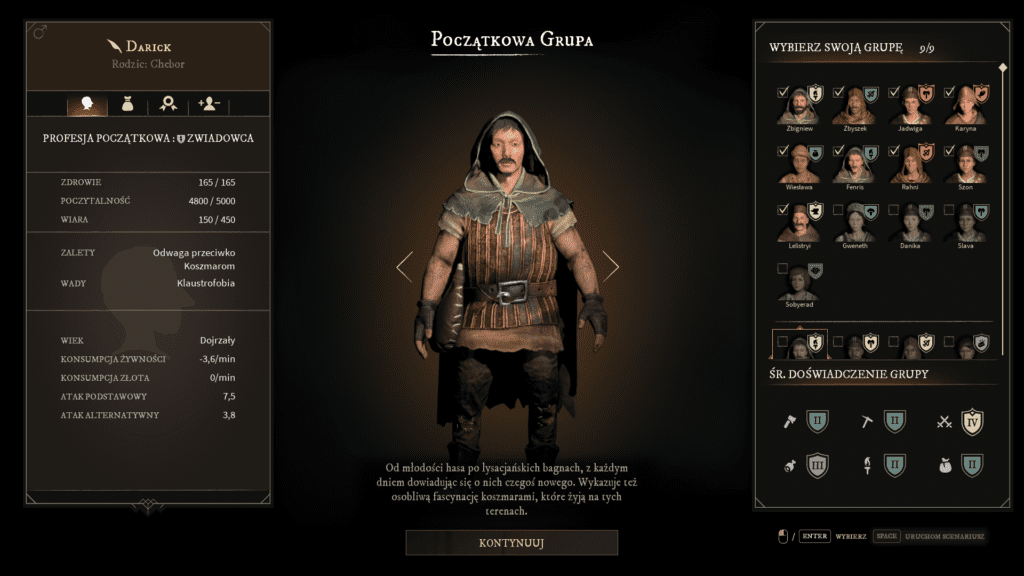Click the KONTYNUUJ button

(511, 542)
